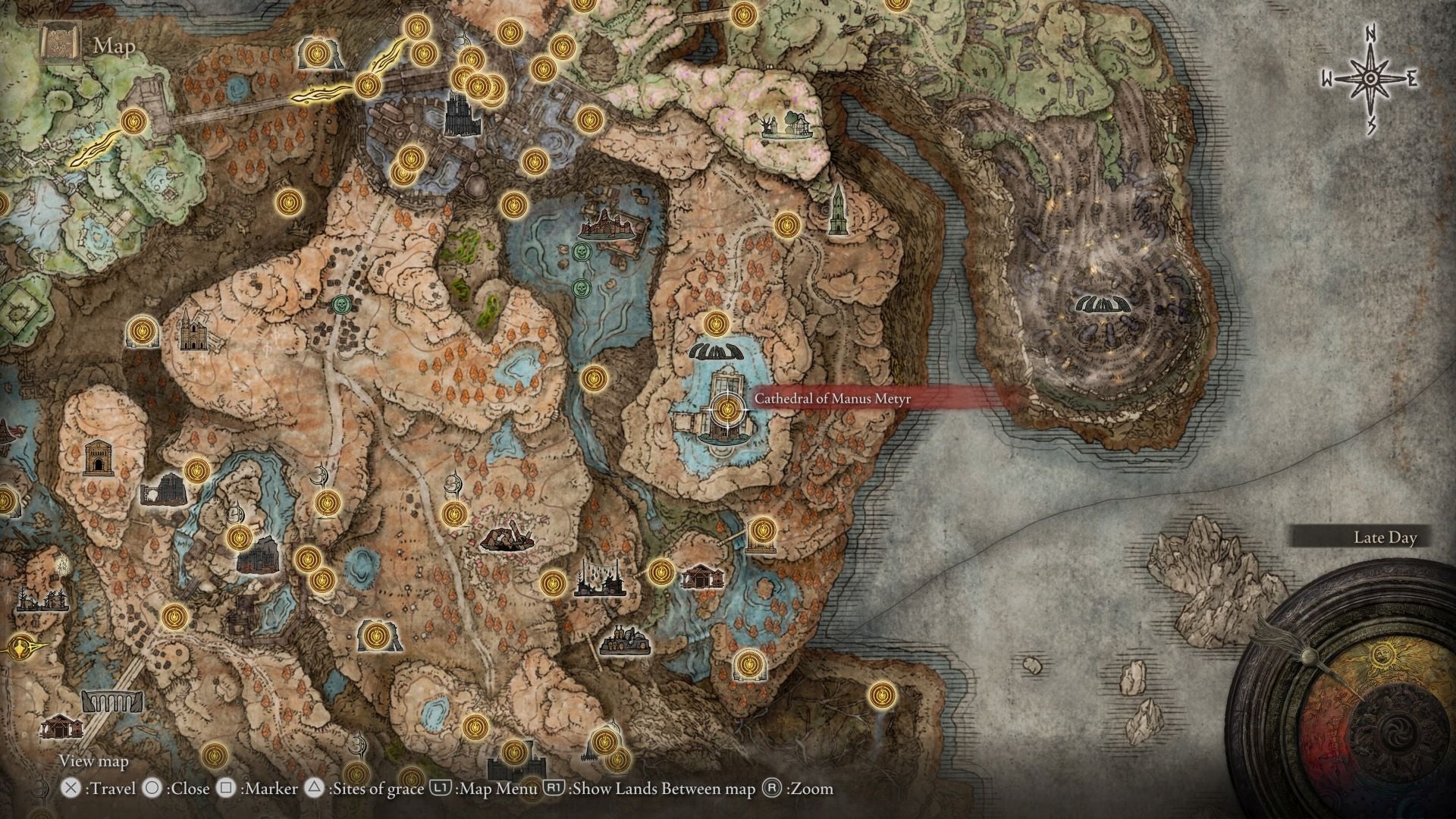1456x819 pixels.
Task: Click the village landmark icon on the pink blossom plateau
Action: tap(786, 125)
